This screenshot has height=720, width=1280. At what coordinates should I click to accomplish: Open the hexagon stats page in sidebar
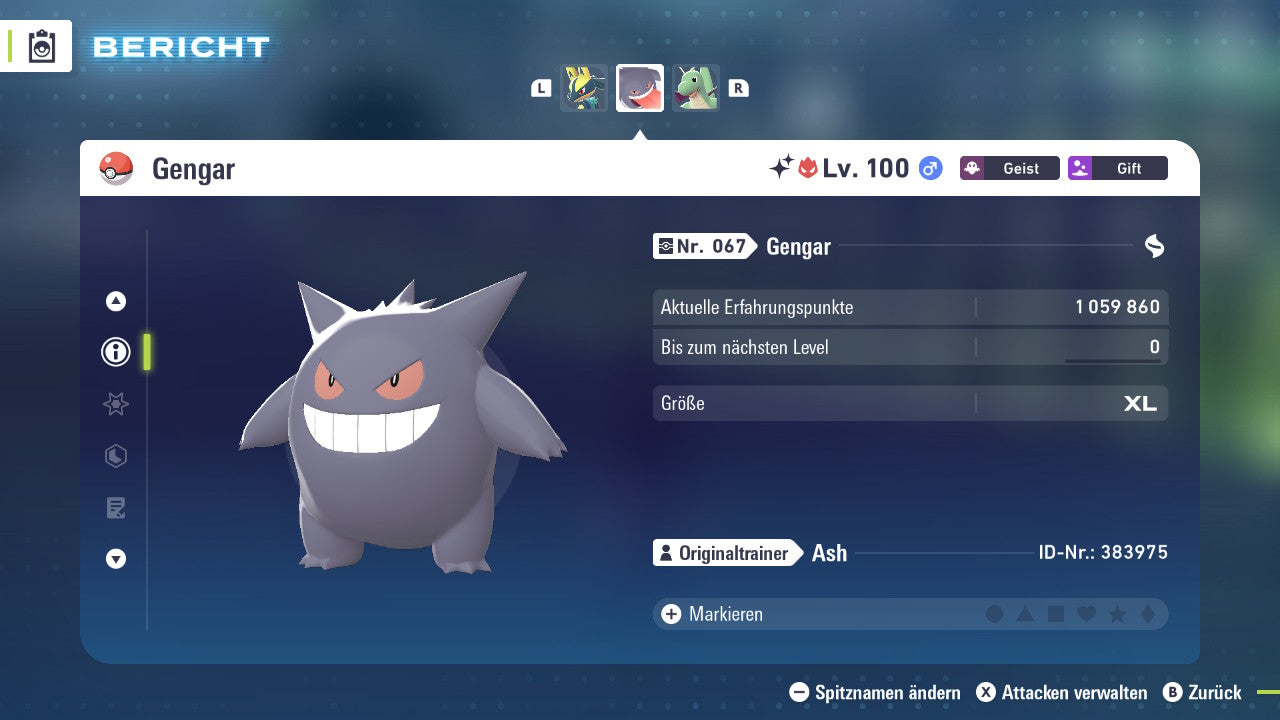115,456
